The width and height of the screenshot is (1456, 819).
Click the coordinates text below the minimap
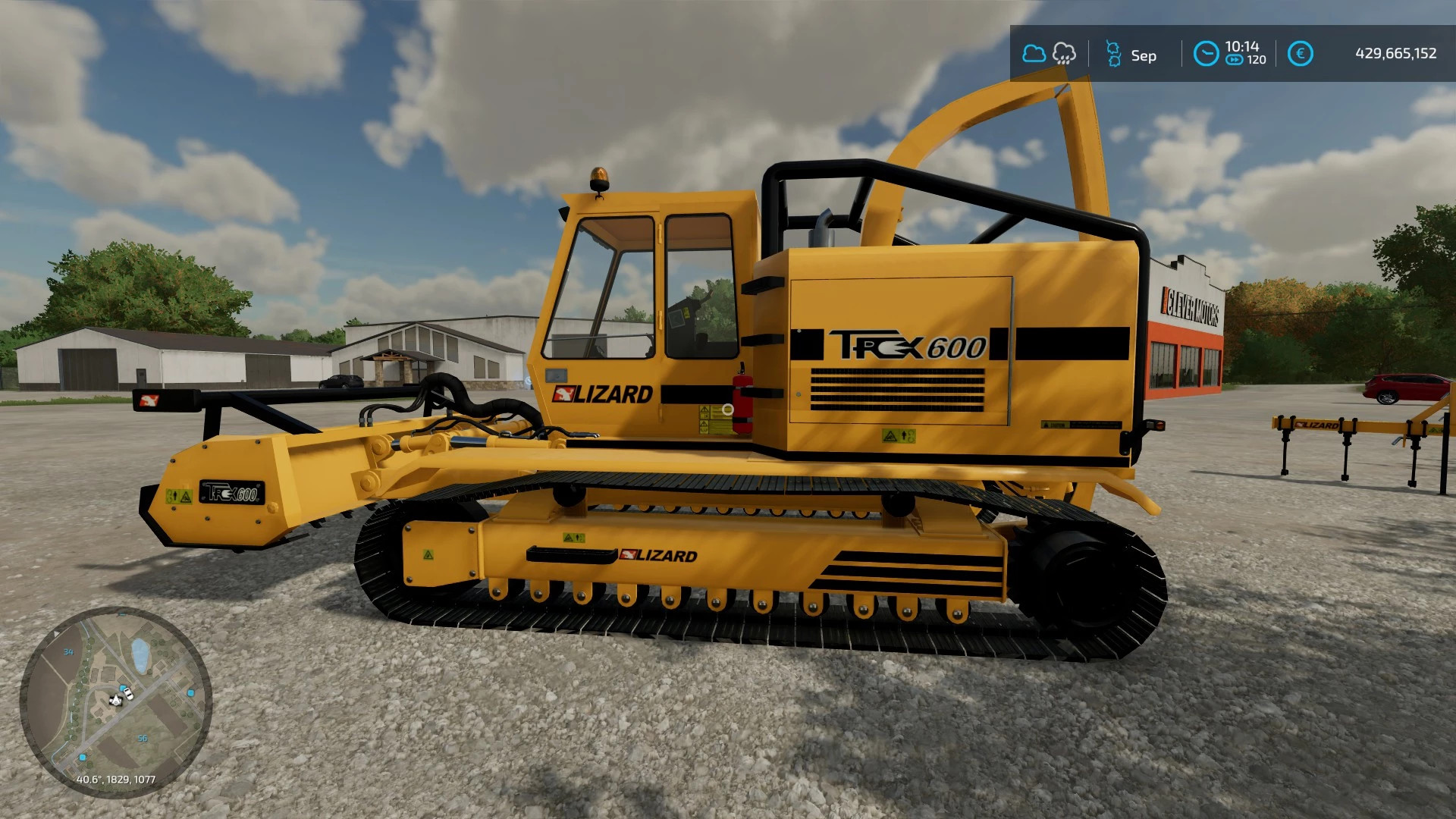(116, 781)
